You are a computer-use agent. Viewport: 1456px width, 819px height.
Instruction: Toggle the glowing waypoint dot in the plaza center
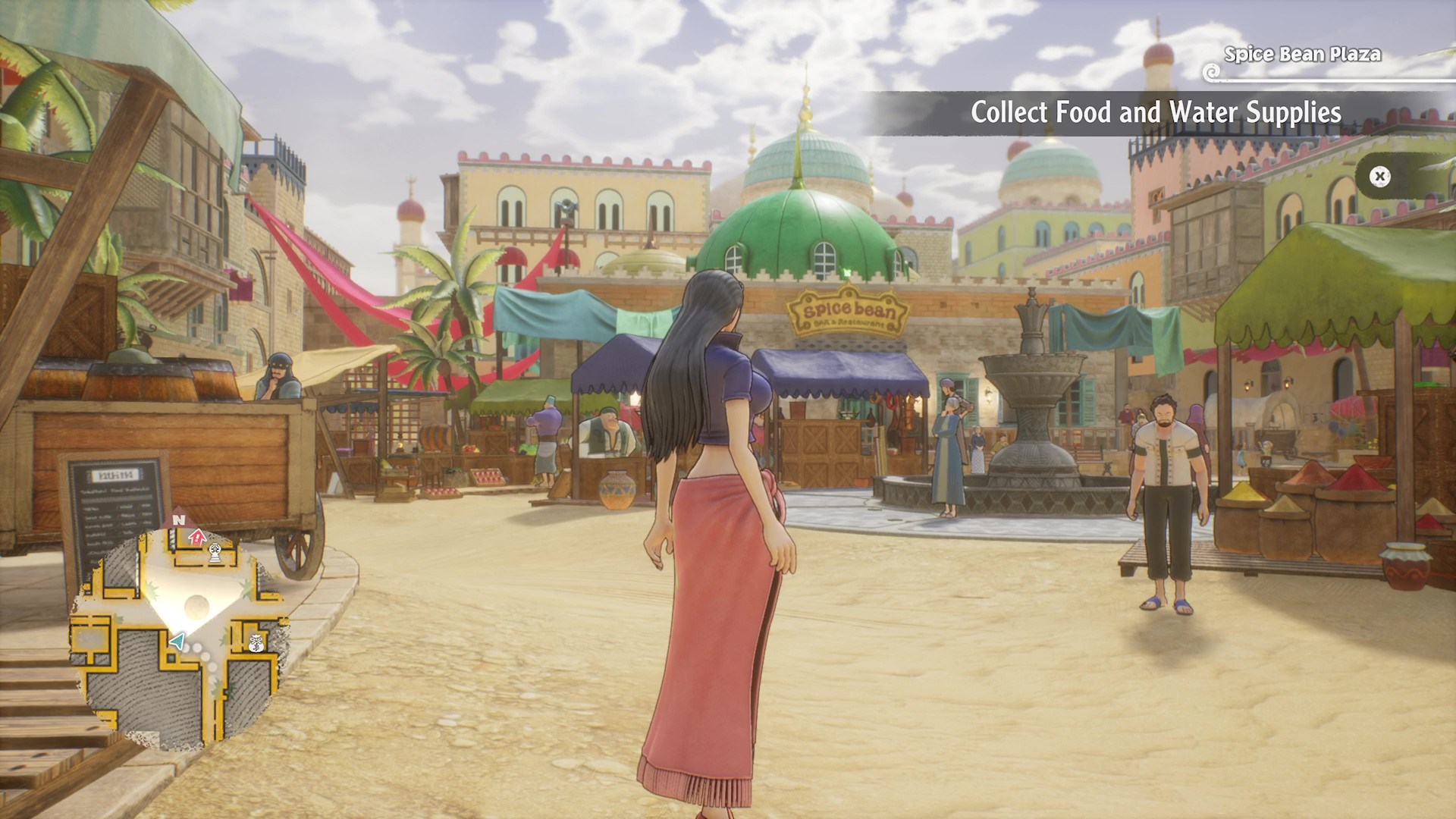(196, 604)
